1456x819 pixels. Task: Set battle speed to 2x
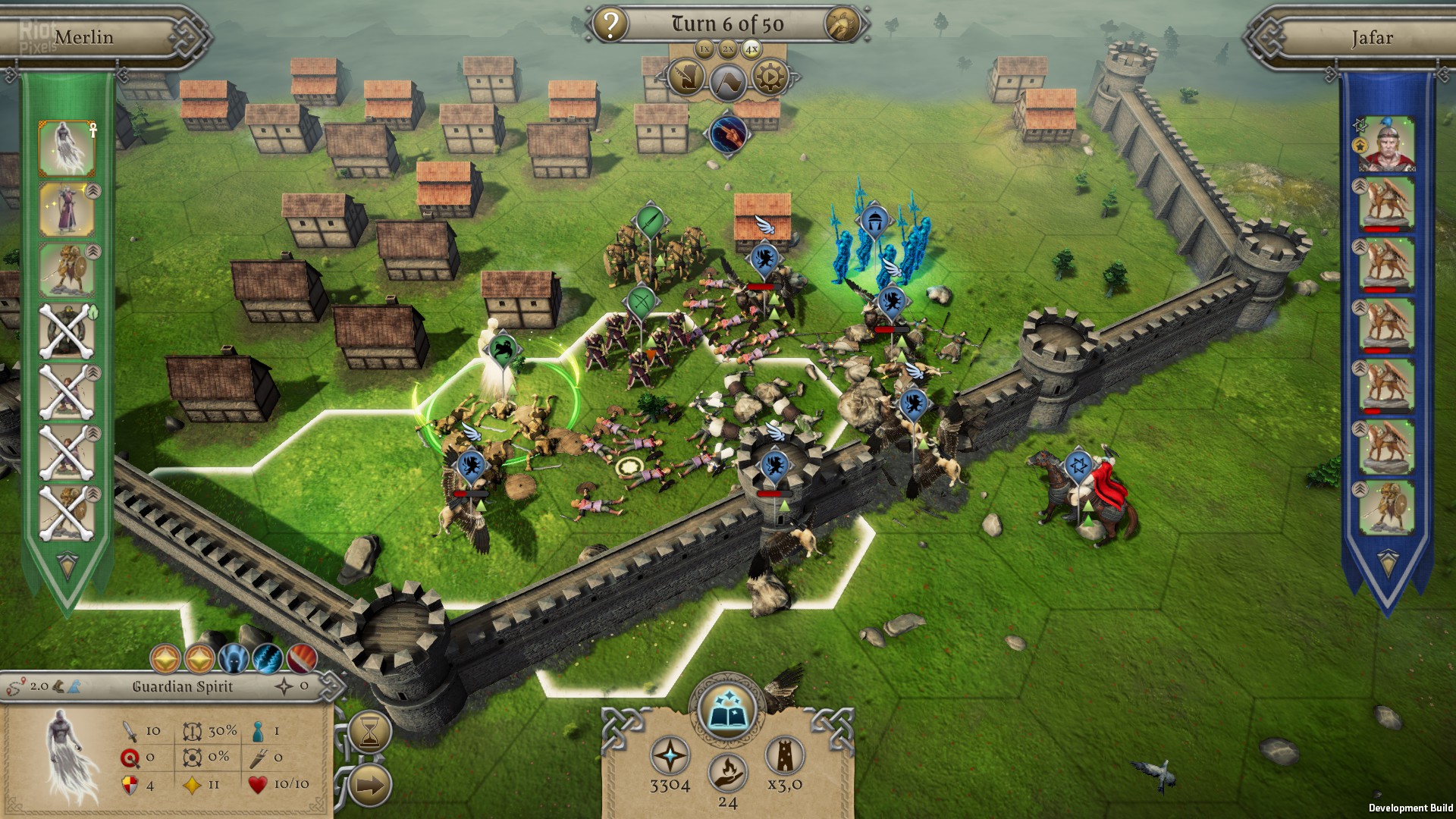pos(728,49)
